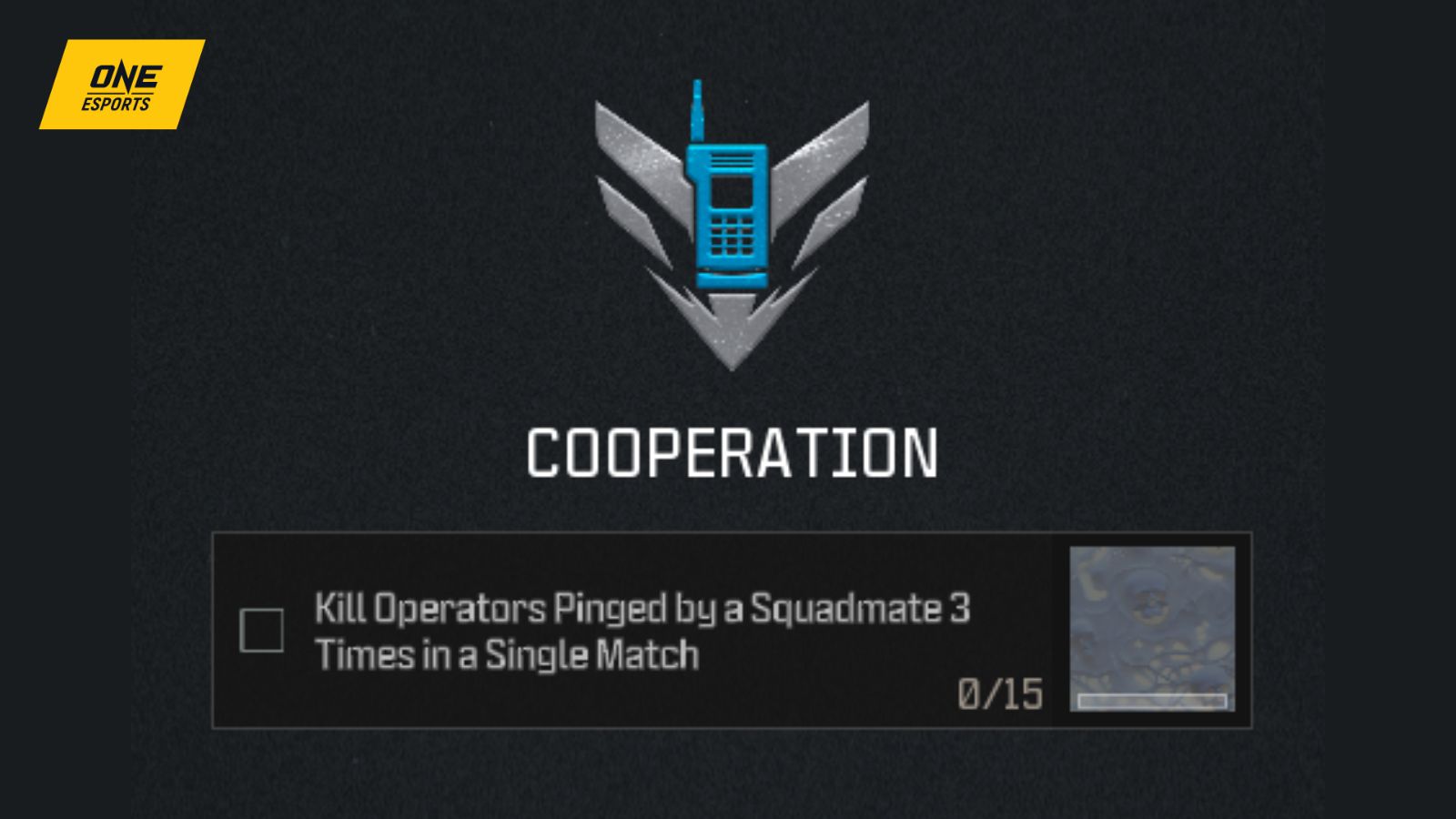
Task: Expand the calling card reward preview
Action: coord(1151,628)
